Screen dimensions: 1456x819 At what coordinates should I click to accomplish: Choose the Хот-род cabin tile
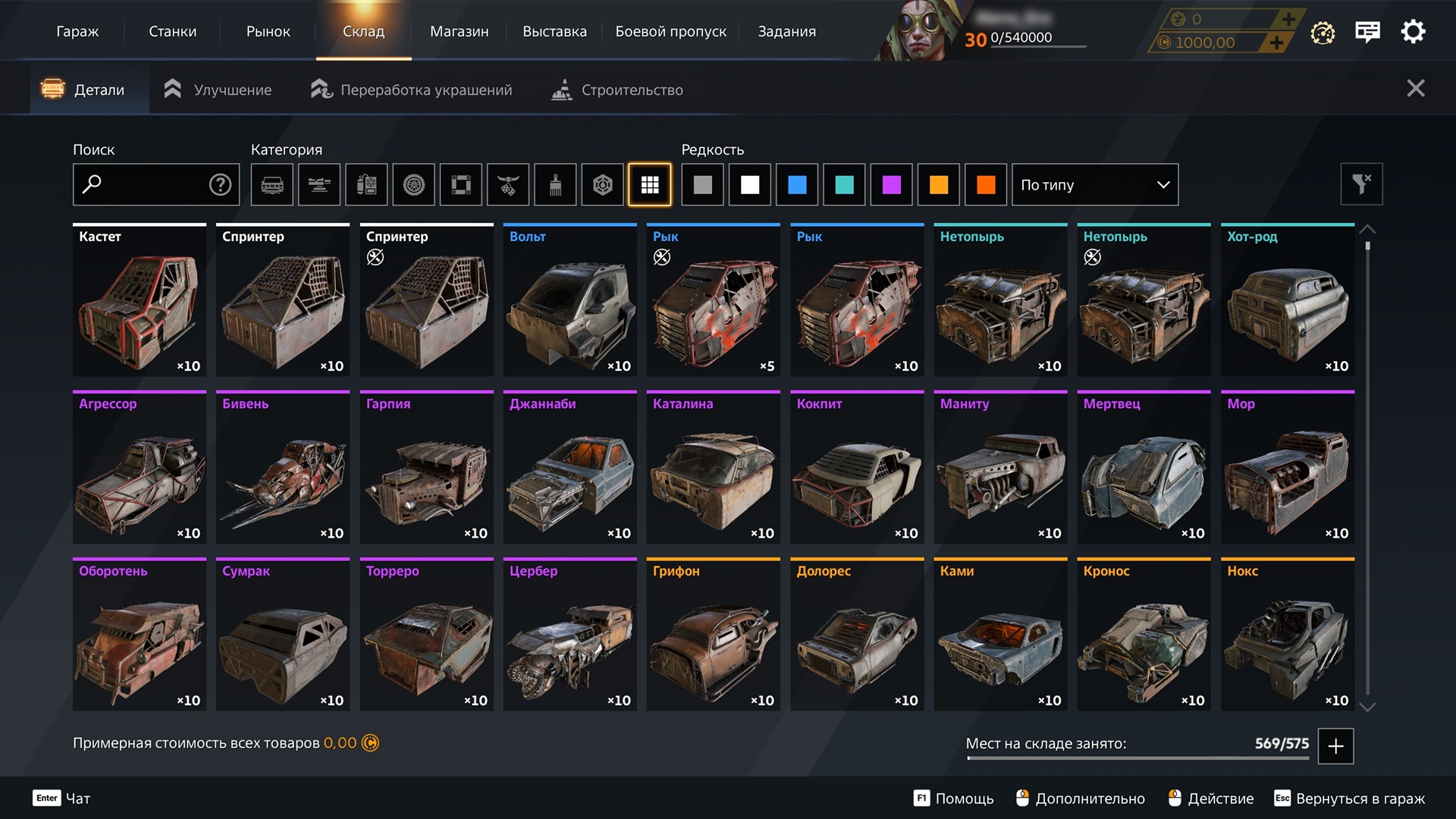tap(1287, 300)
